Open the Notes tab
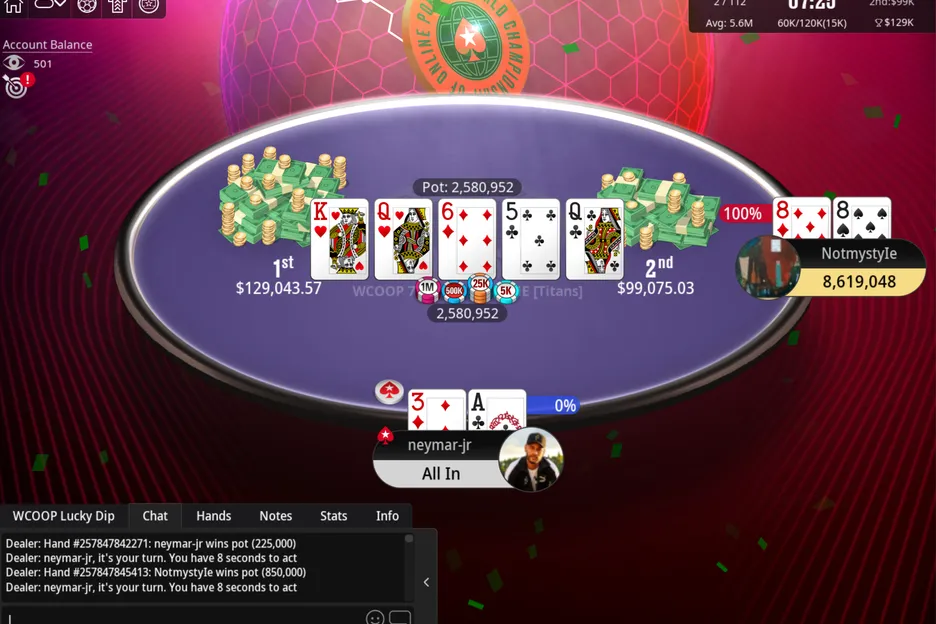Image resolution: width=936 pixels, height=624 pixels. [x=275, y=516]
